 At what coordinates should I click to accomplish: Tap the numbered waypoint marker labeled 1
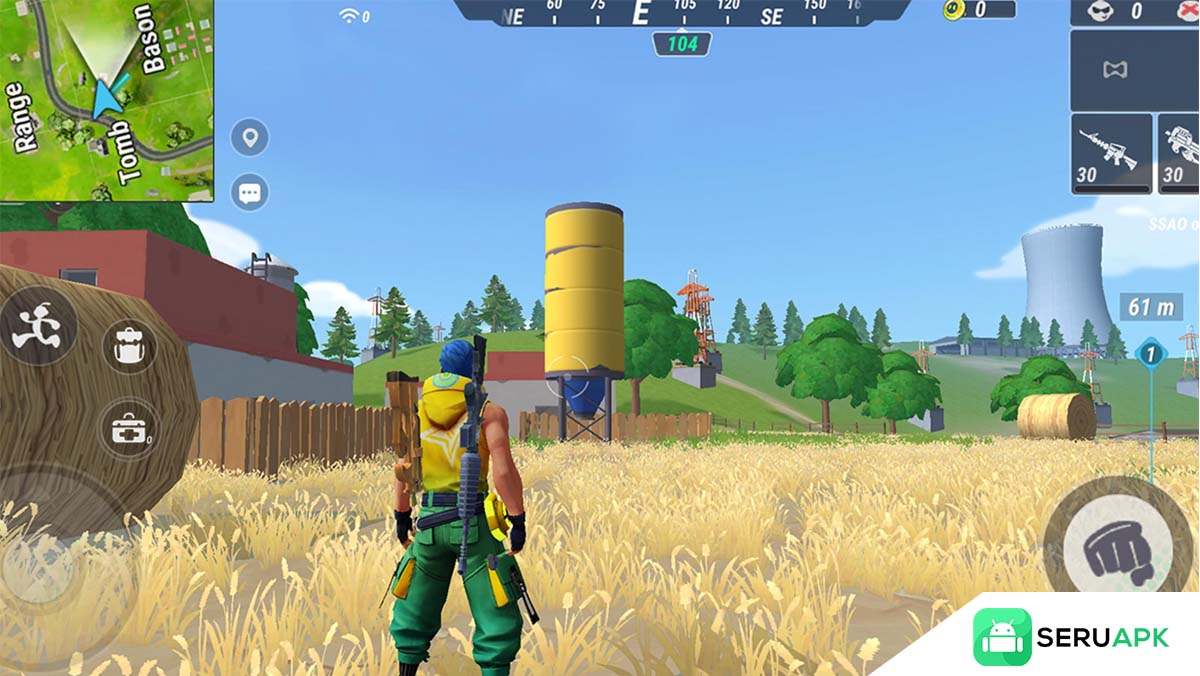(1150, 353)
